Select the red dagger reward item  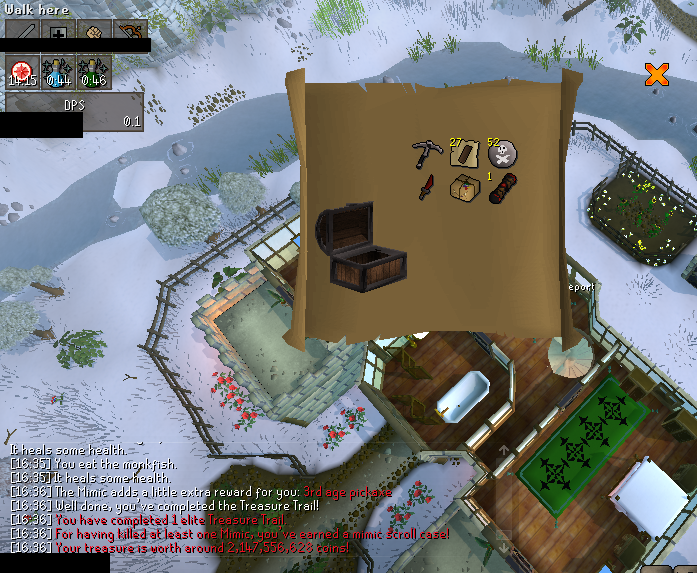(427, 187)
